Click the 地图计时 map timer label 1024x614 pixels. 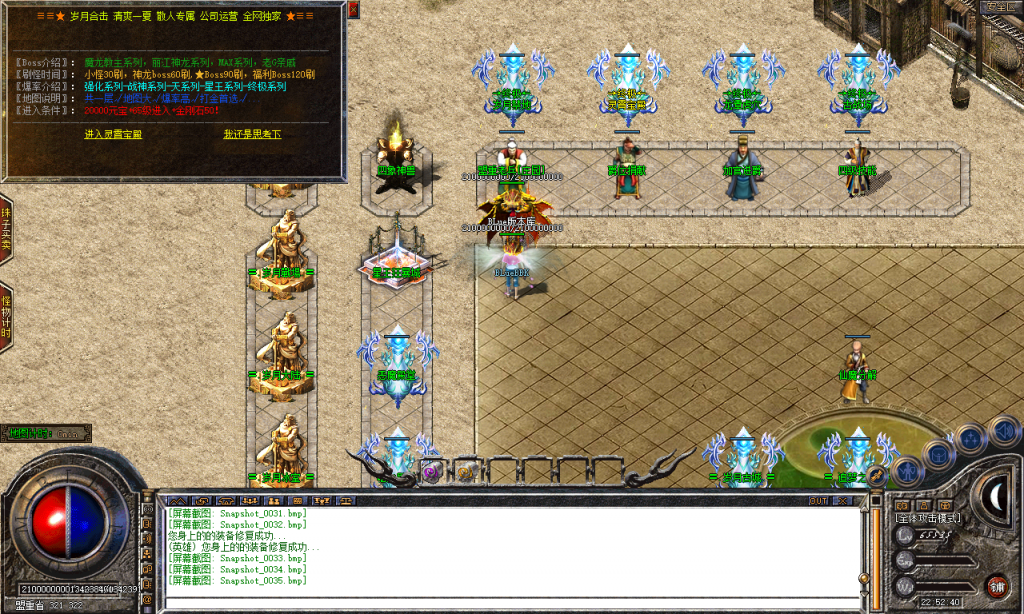[47, 433]
